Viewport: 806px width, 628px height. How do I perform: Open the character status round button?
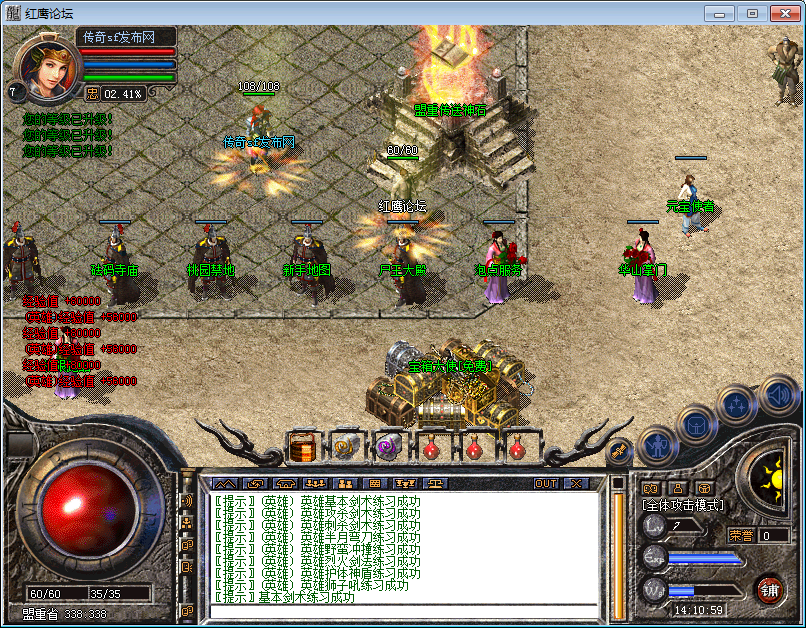[x=657, y=444]
